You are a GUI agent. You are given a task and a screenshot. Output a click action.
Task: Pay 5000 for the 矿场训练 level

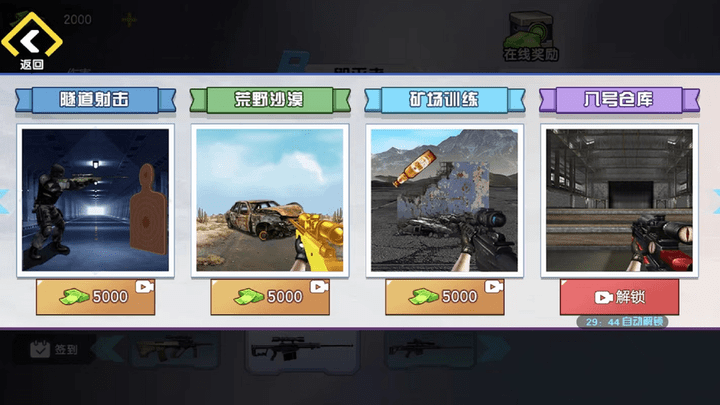(x=444, y=297)
